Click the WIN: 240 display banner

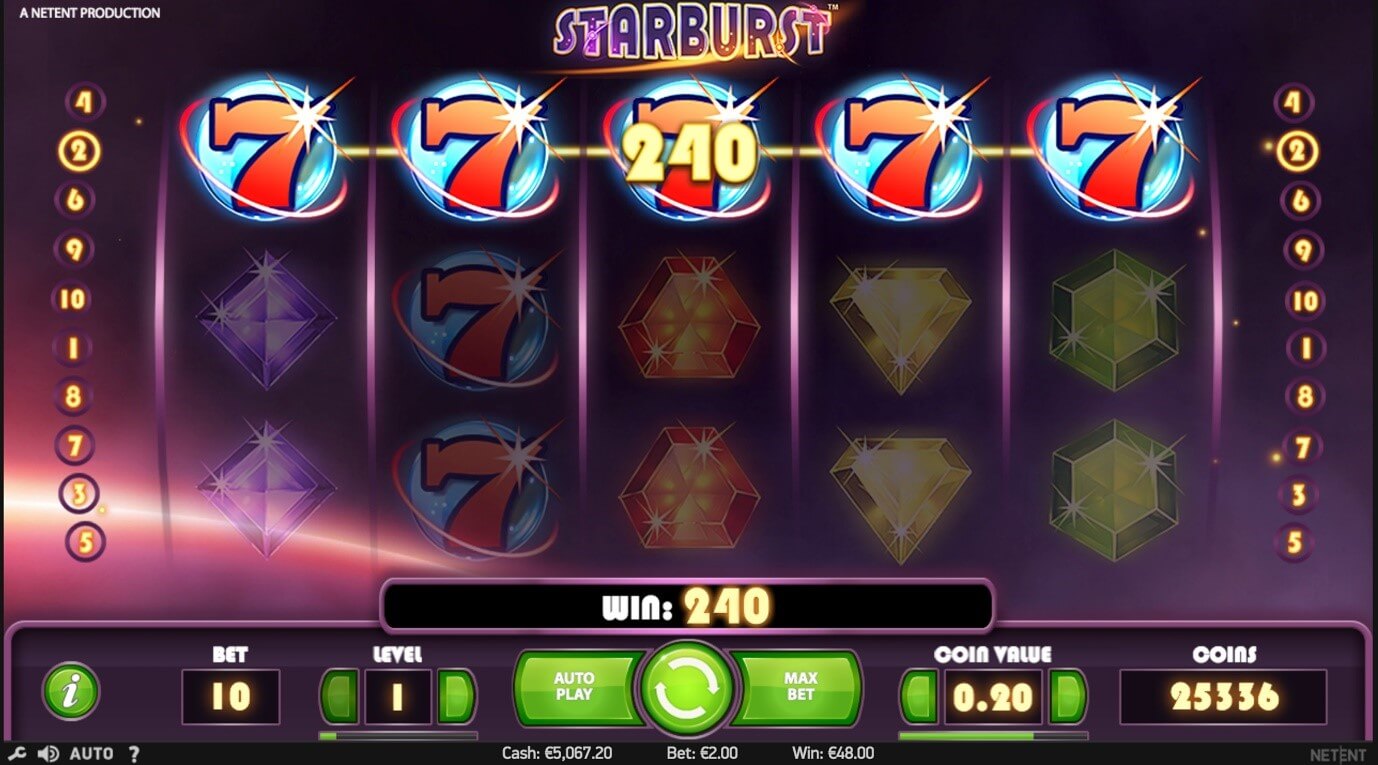(x=689, y=605)
